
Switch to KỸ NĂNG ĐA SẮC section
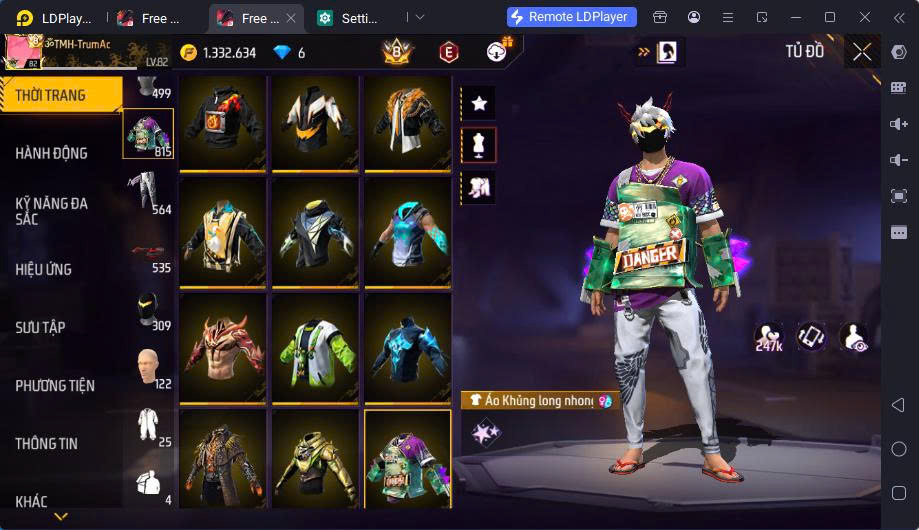point(51,210)
